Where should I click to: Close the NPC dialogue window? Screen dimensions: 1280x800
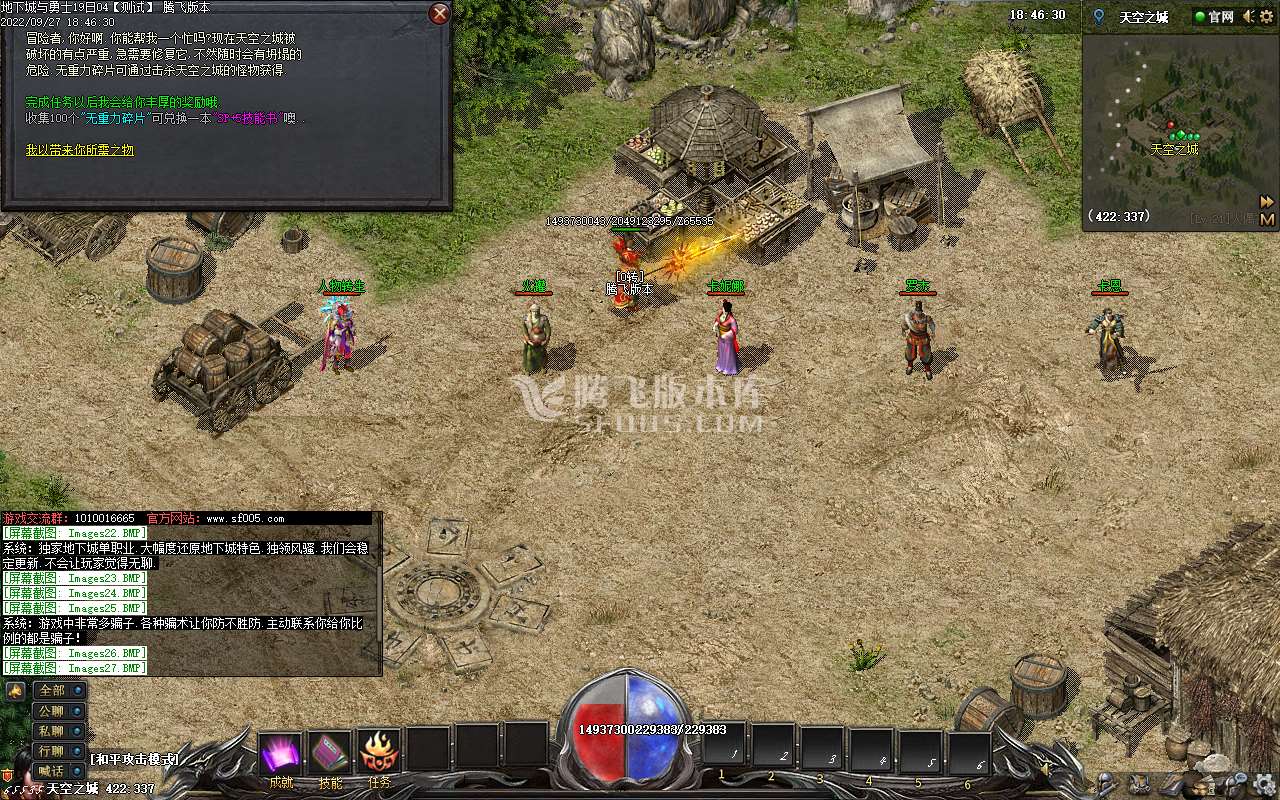tap(439, 14)
